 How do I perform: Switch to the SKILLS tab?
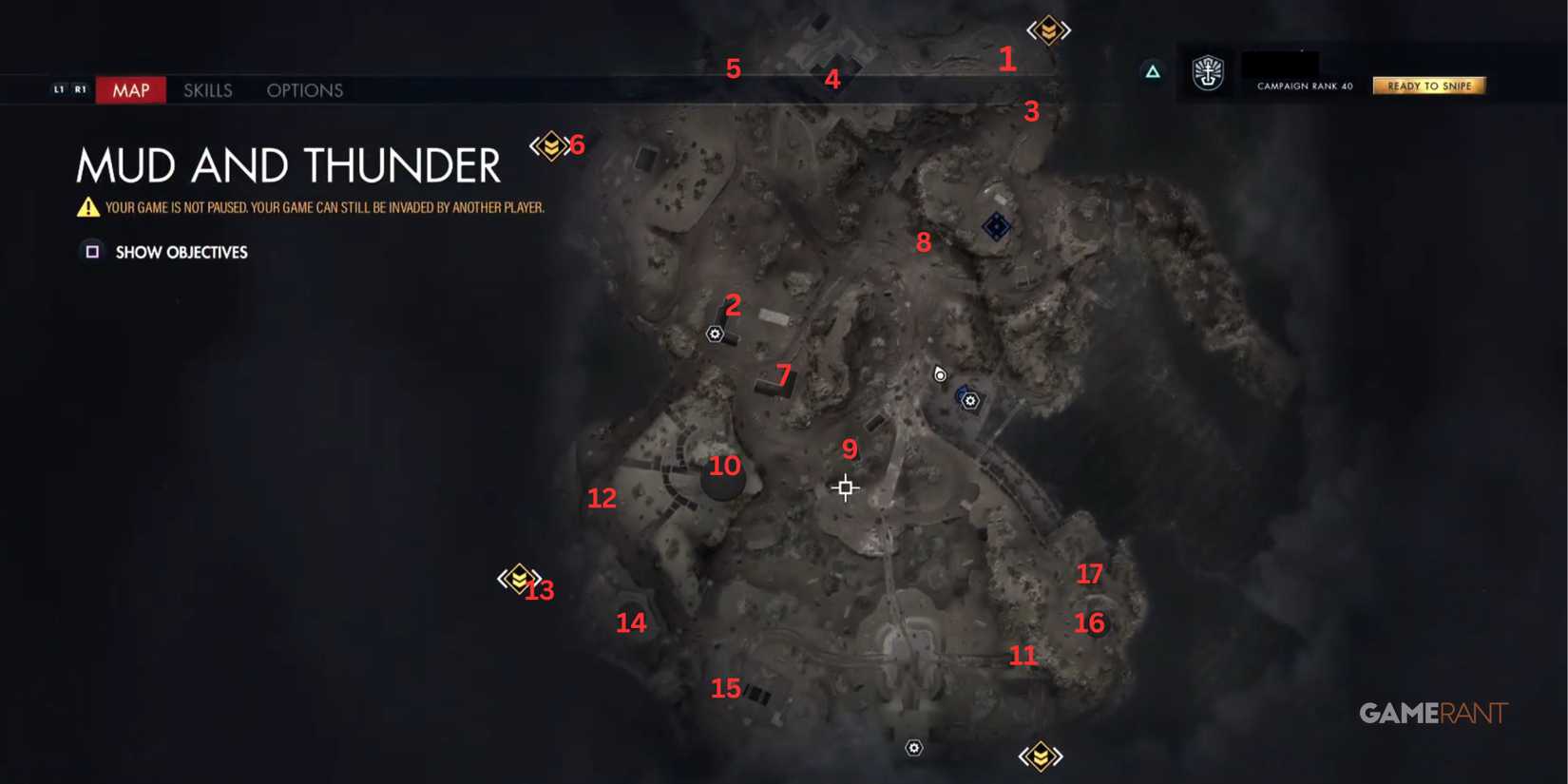click(x=207, y=89)
